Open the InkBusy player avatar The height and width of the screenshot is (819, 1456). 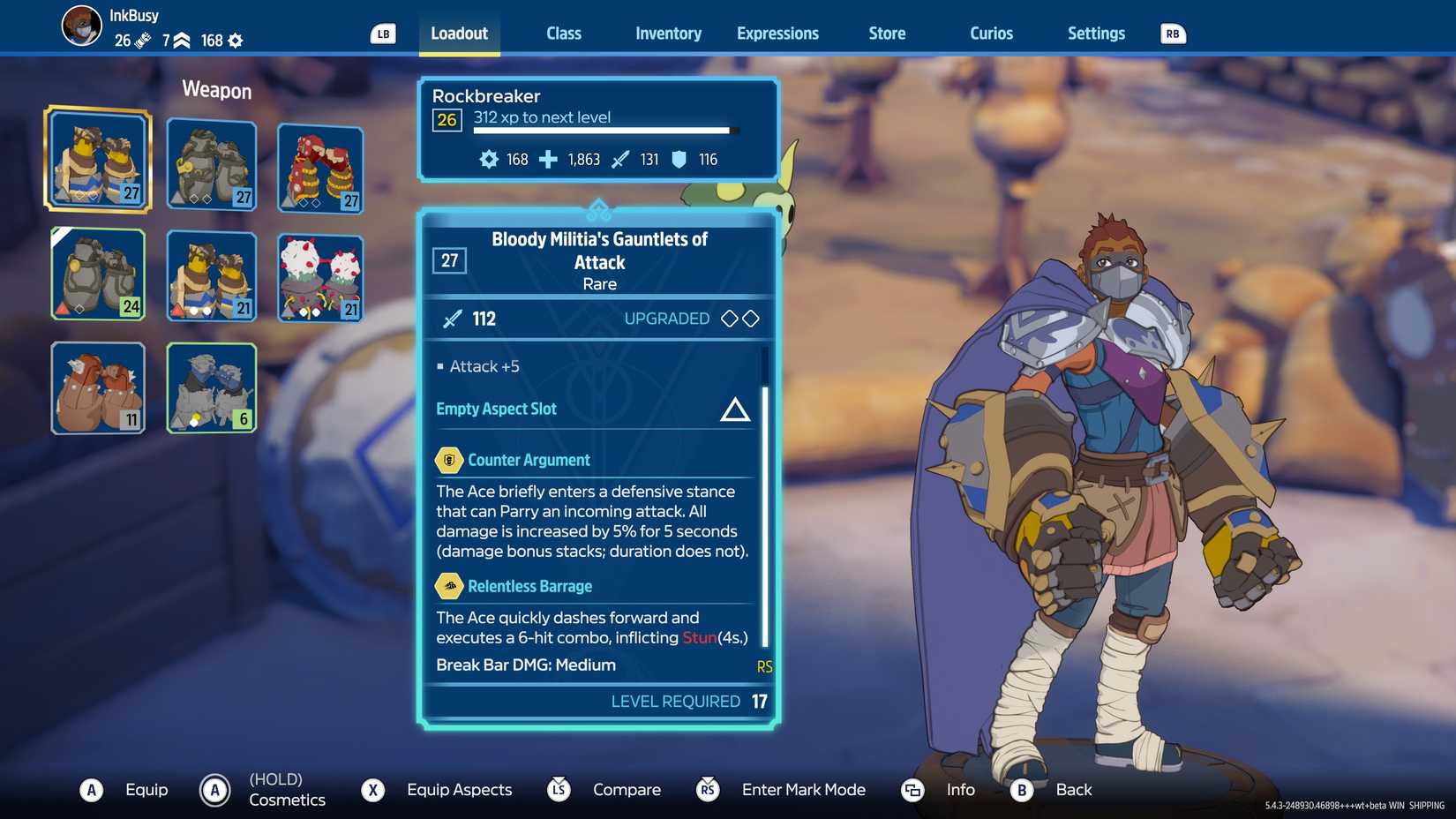[x=81, y=25]
